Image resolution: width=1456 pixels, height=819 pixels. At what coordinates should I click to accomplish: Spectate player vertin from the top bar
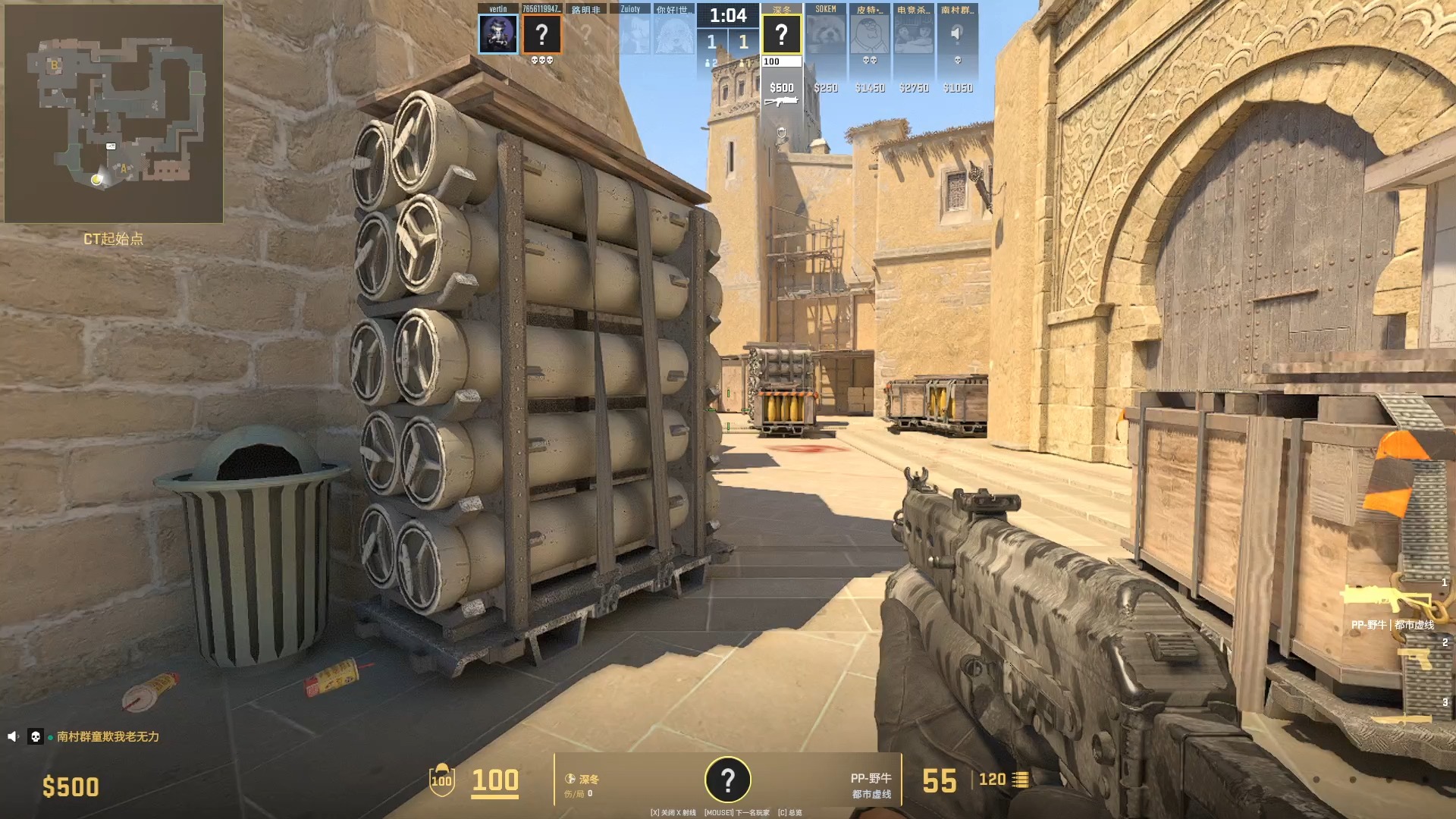(x=498, y=34)
